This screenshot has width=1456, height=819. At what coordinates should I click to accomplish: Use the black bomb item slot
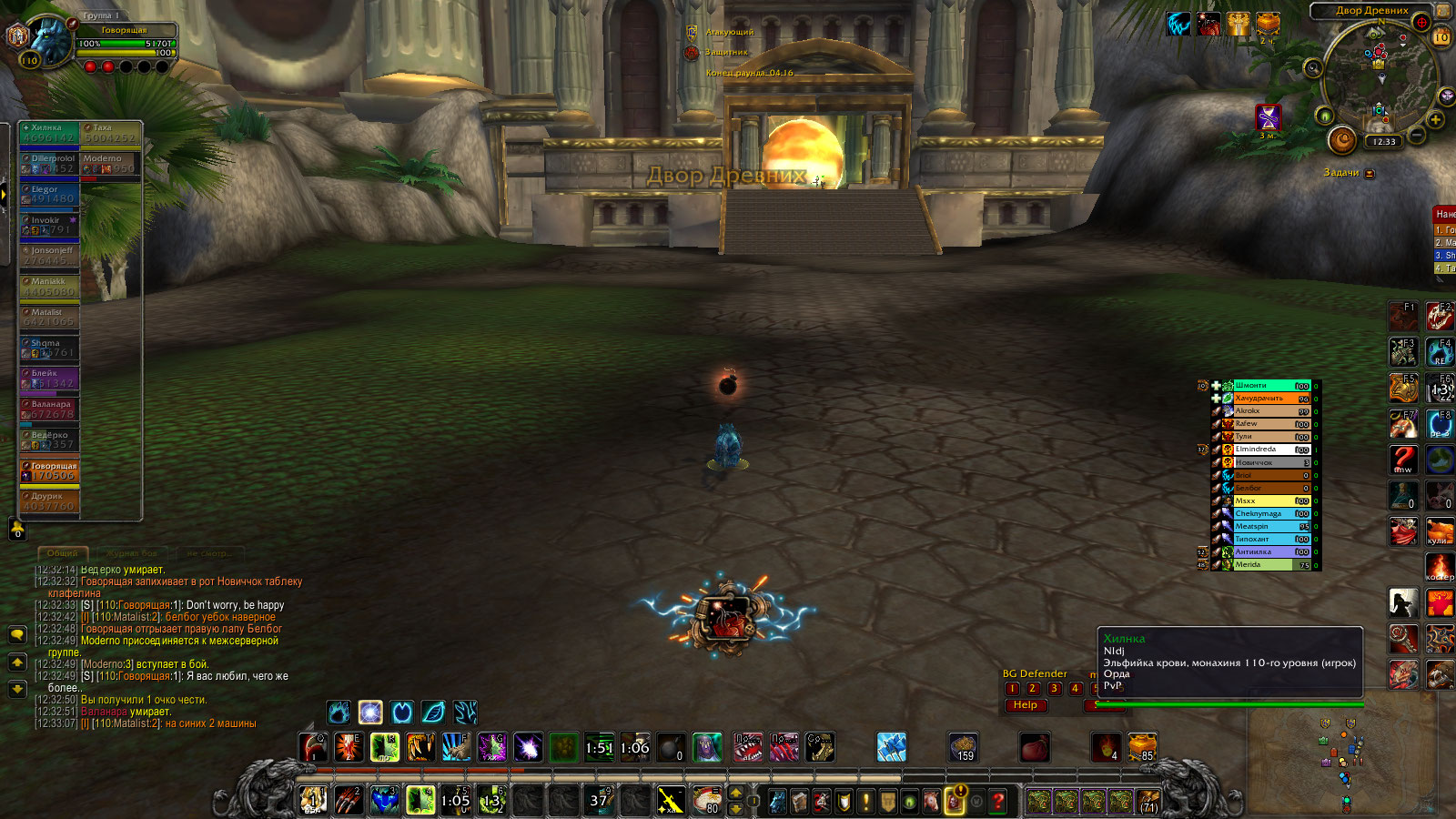coord(672,748)
